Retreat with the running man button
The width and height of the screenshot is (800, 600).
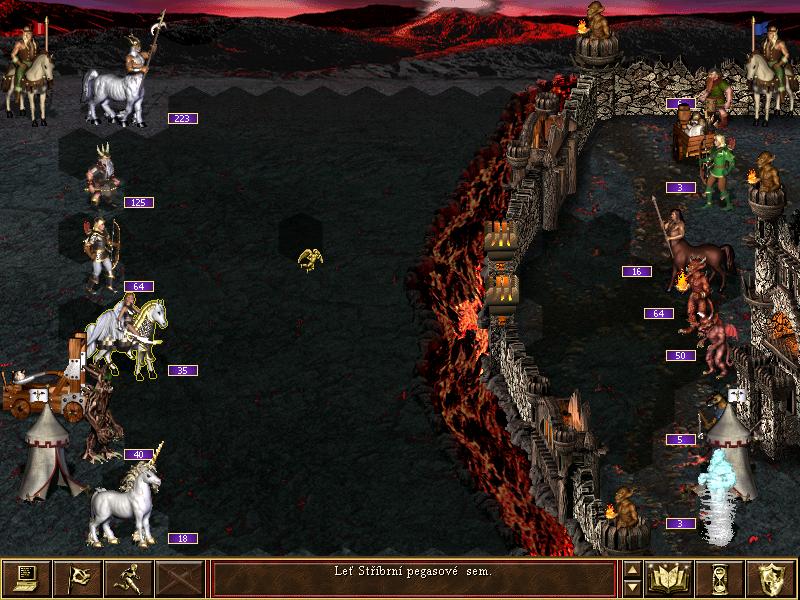128,578
